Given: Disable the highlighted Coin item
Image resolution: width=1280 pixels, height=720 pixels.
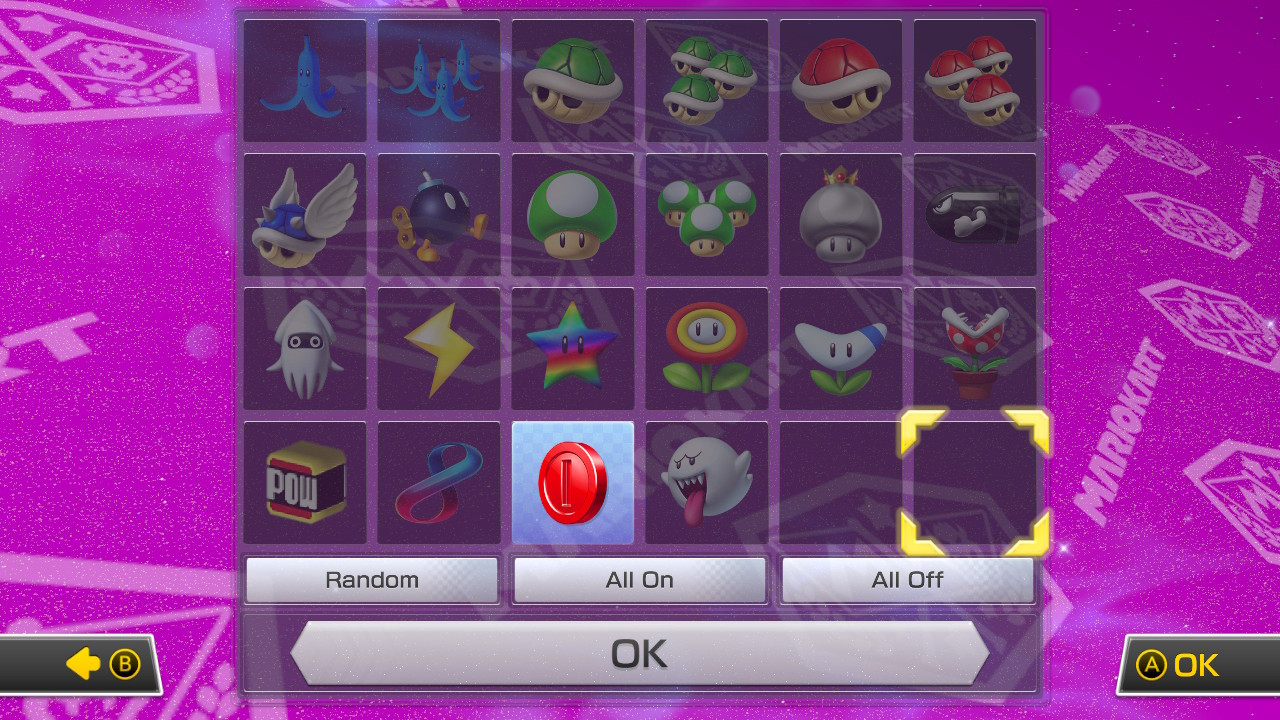Looking at the screenshot, I should (572, 482).
